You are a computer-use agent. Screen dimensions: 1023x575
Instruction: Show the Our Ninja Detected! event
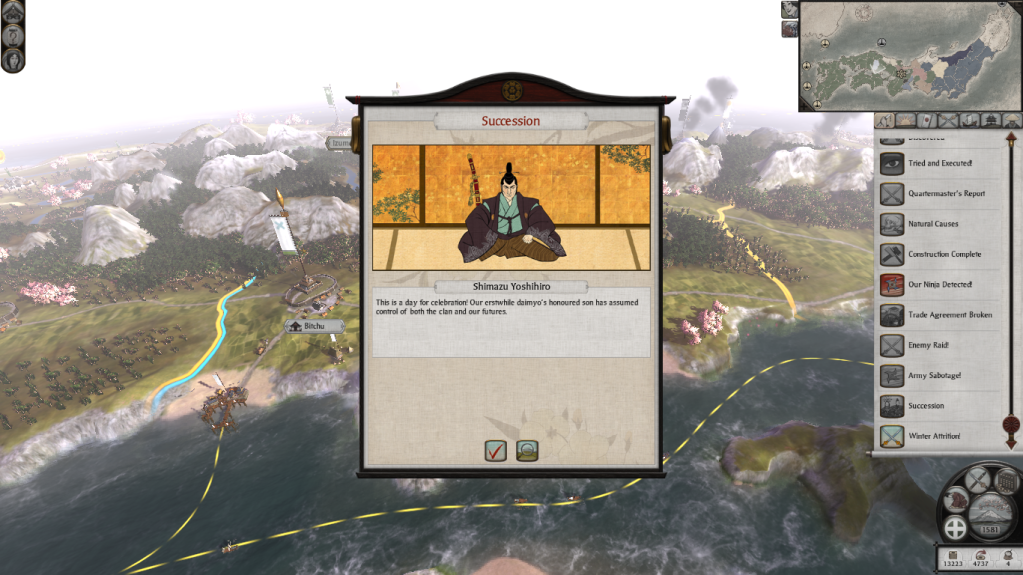[x=938, y=285]
